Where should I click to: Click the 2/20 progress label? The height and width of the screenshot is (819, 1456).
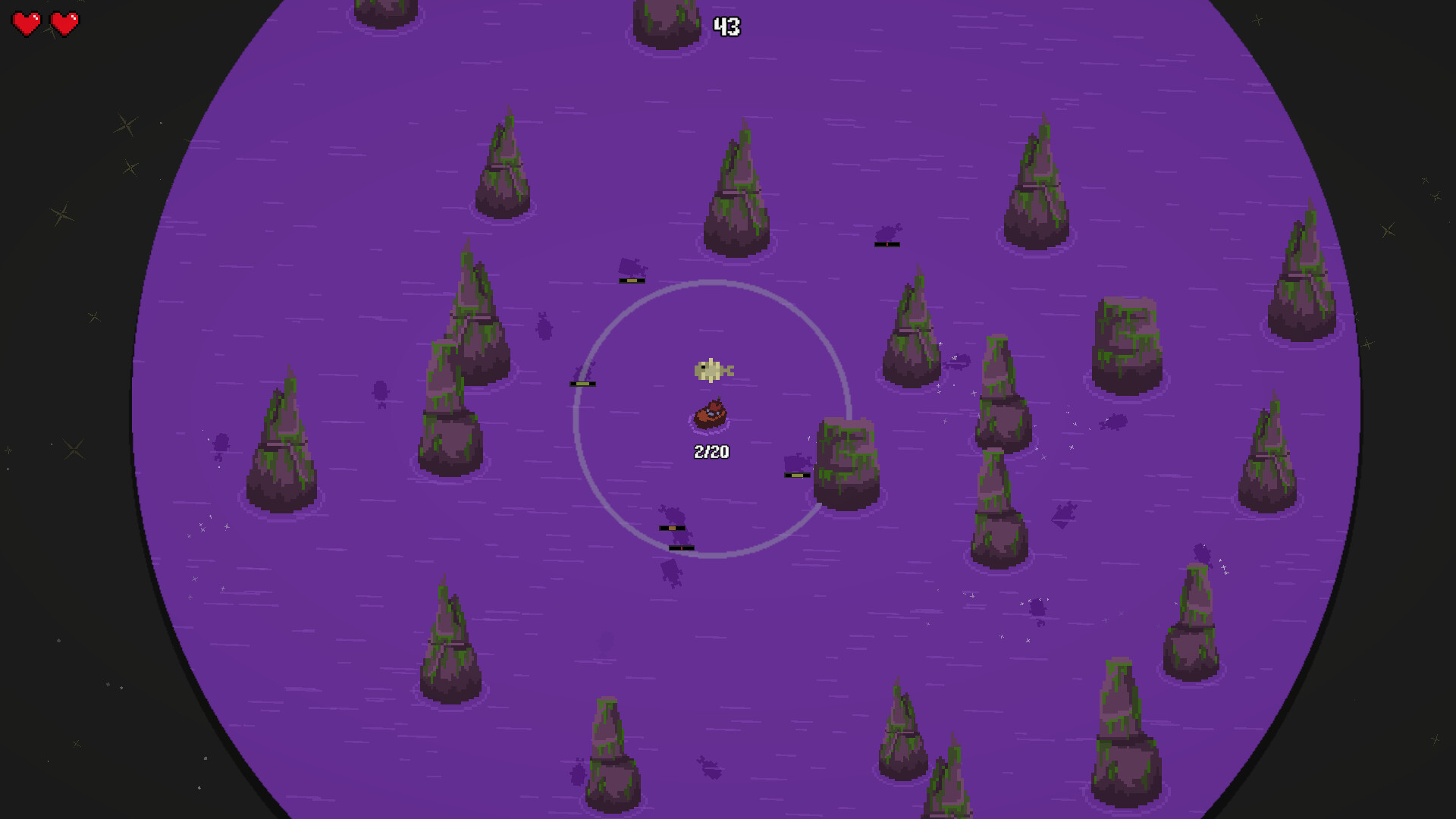[711, 451]
